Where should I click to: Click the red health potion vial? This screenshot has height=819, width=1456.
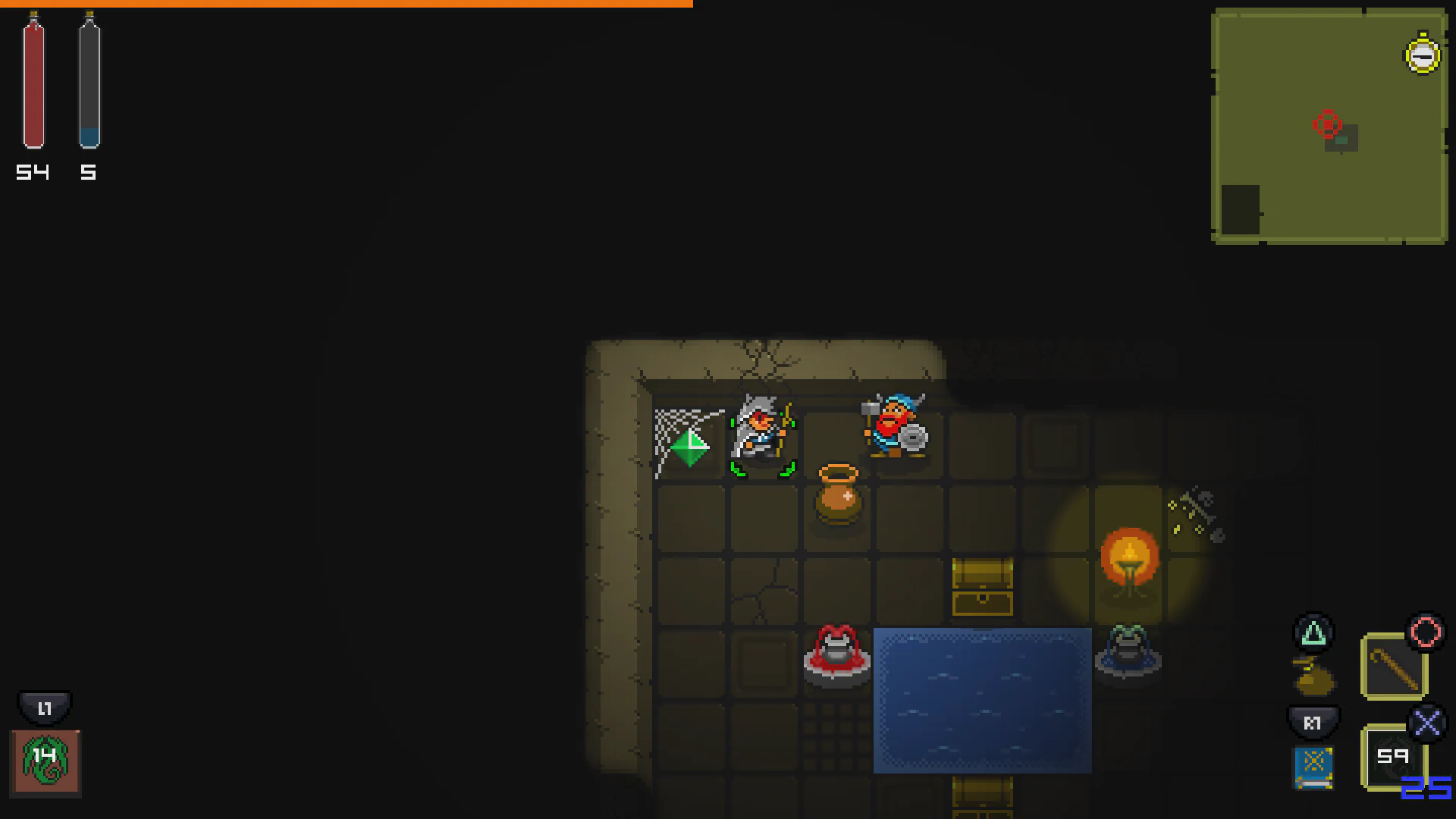coord(33,83)
